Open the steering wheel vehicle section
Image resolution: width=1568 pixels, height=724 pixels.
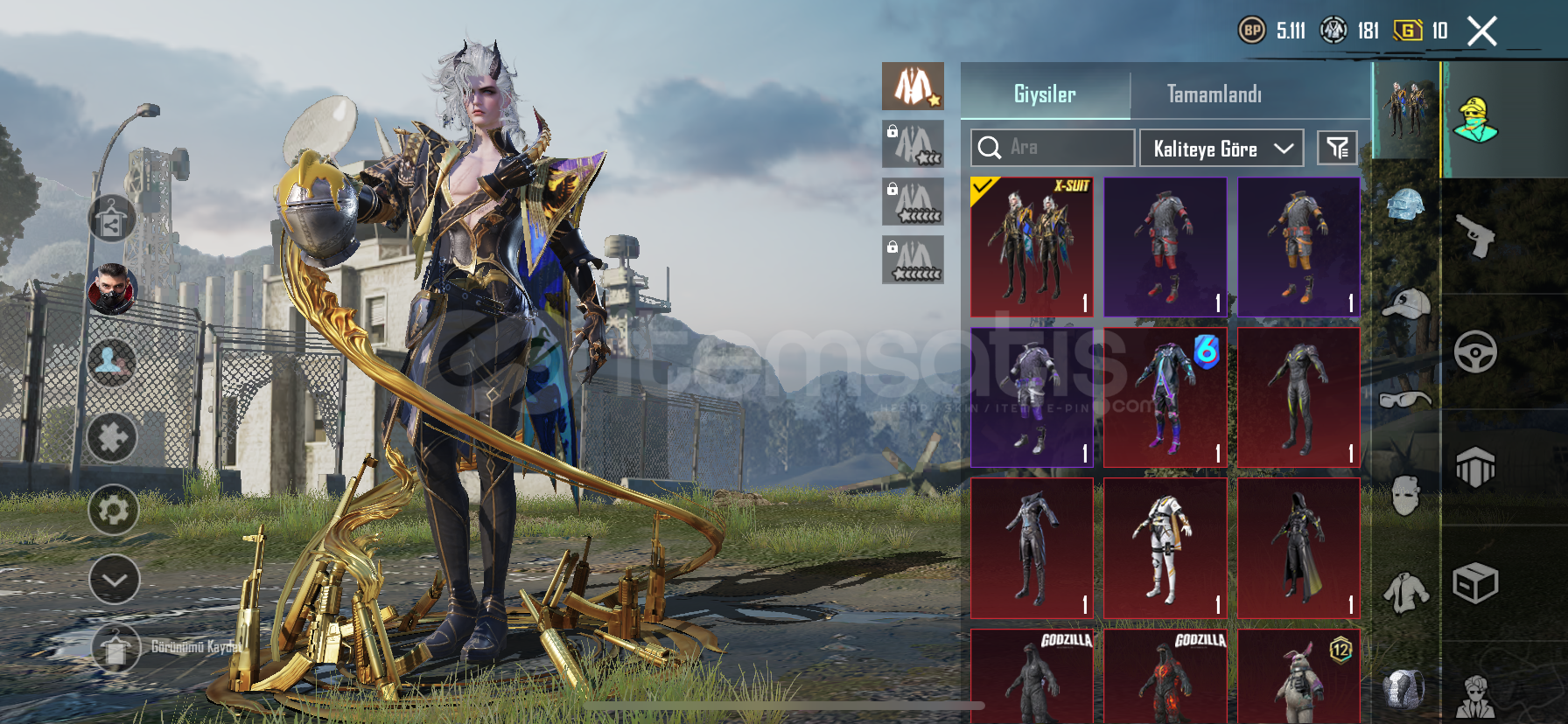coord(1475,352)
